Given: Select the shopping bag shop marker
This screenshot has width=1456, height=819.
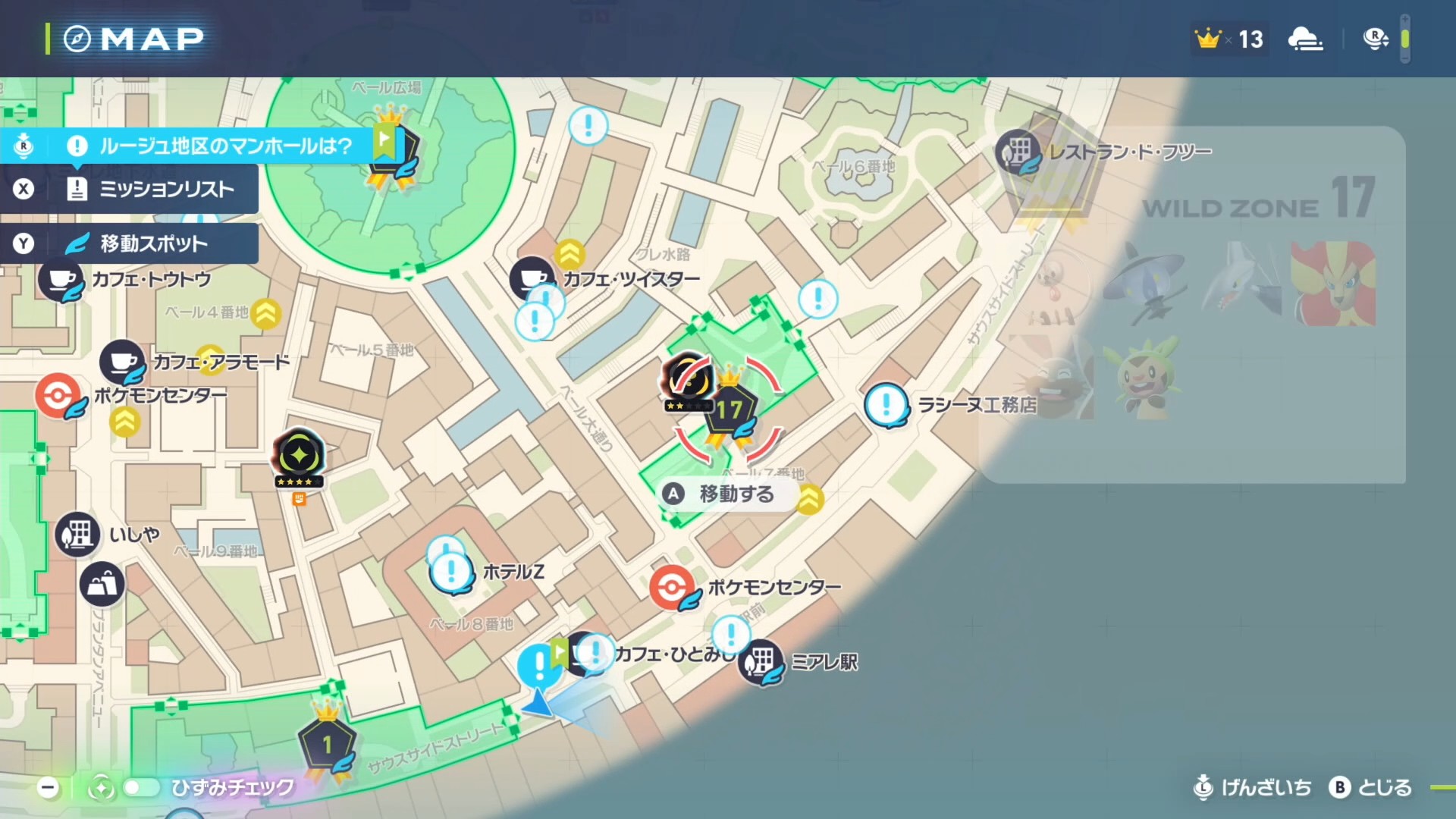Looking at the screenshot, I should [102, 584].
